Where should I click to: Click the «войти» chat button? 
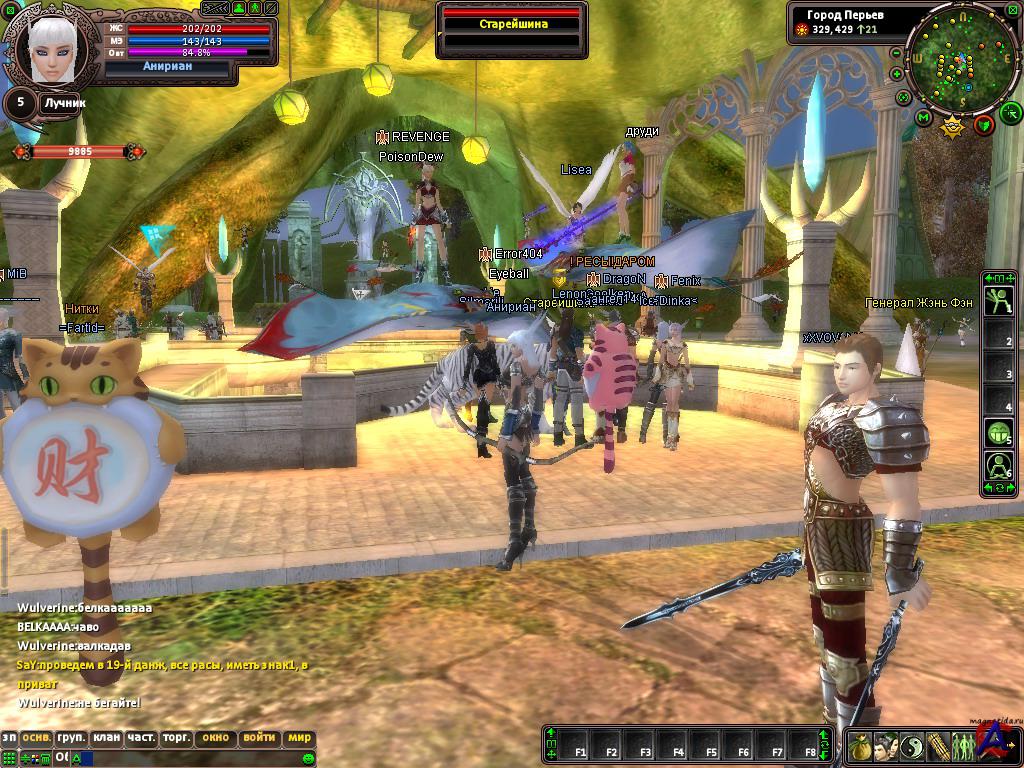[x=259, y=738]
